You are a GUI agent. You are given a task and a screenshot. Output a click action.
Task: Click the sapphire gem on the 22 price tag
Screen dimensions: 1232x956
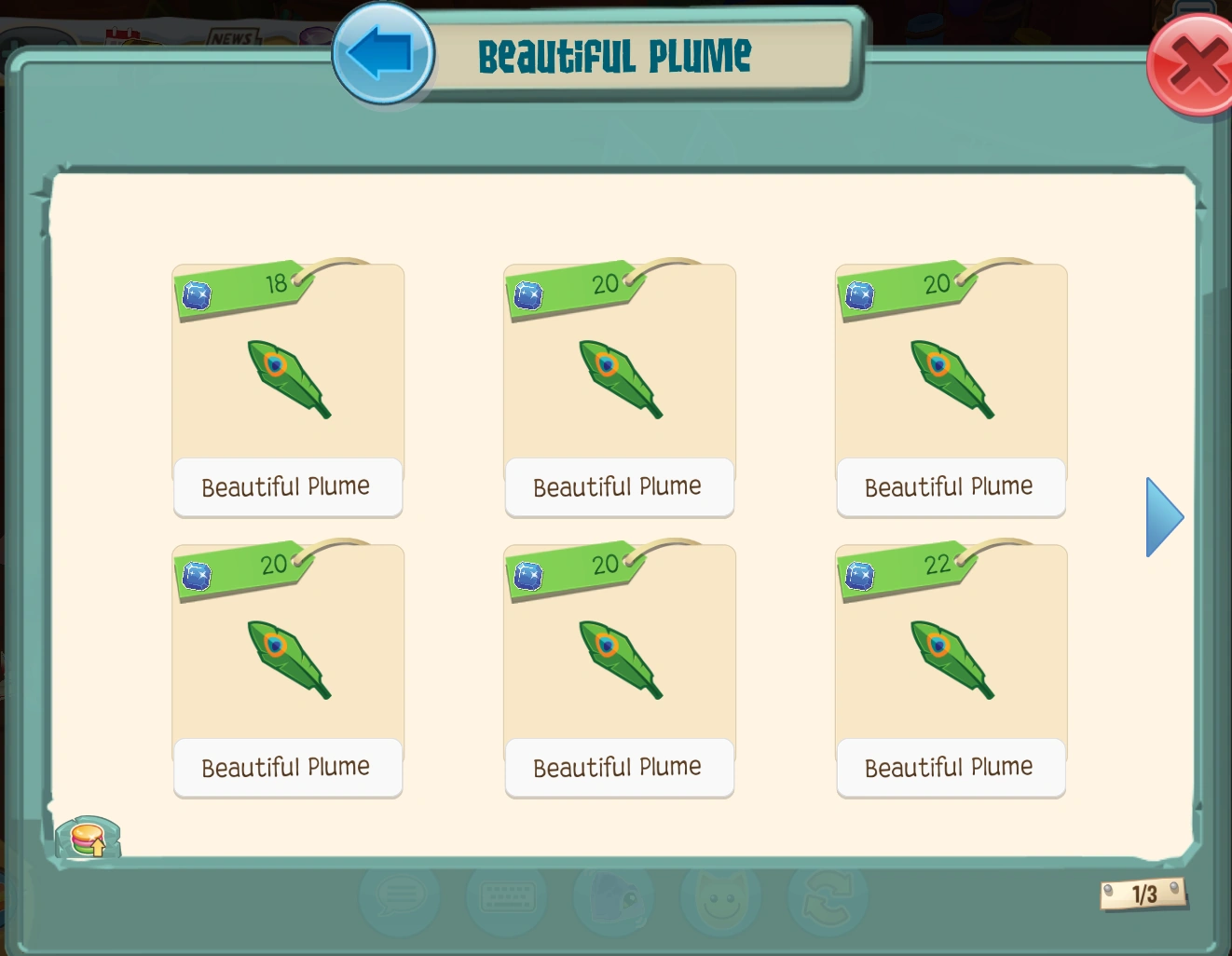[859, 578]
